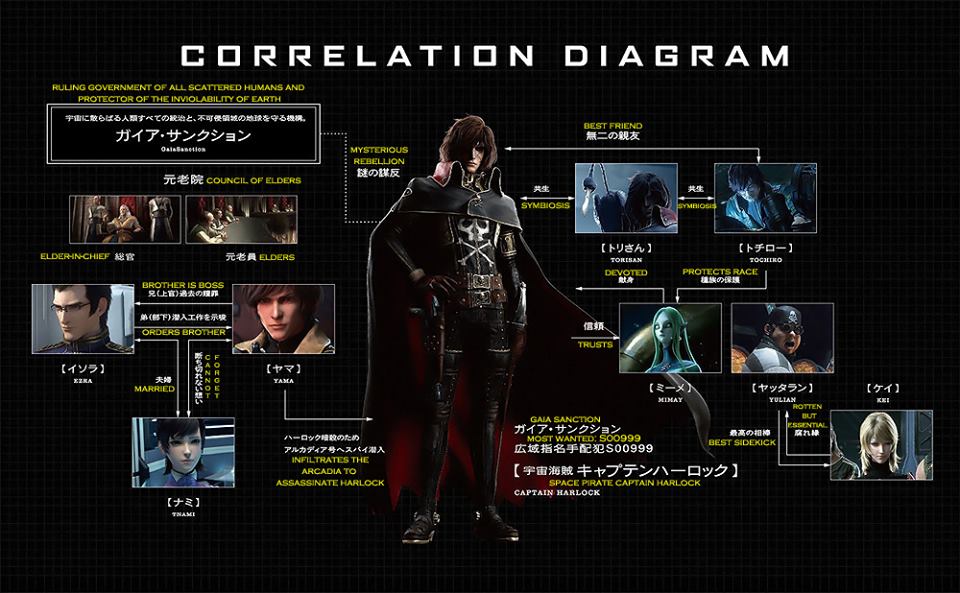The width and height of the screenshot is (960, 593).
Task: Open the Mimay alien portrait
Action: (670, 338)
